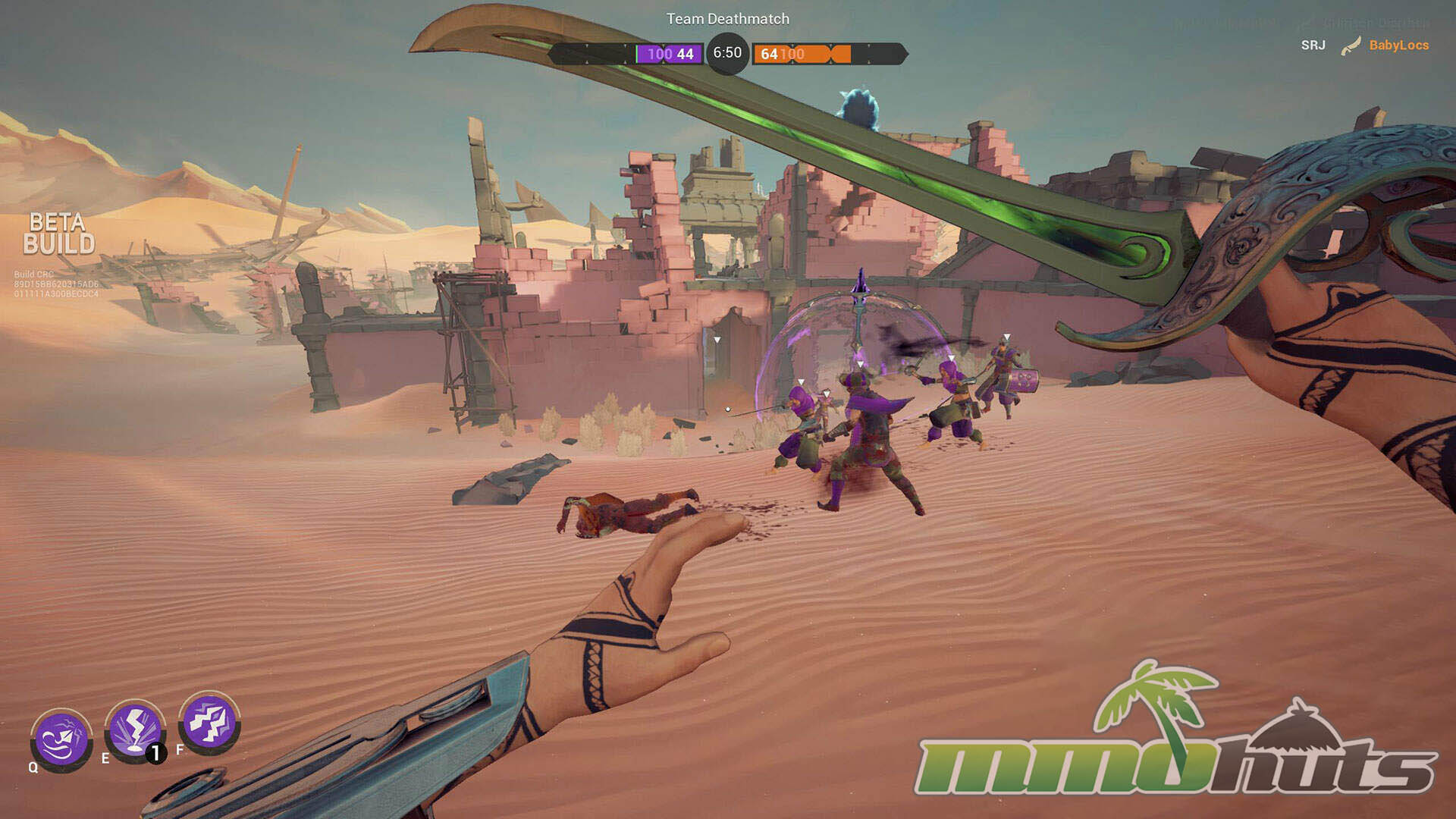Select the SRJ kill feed entry
1456x819 pixels.
[1313, 45]
